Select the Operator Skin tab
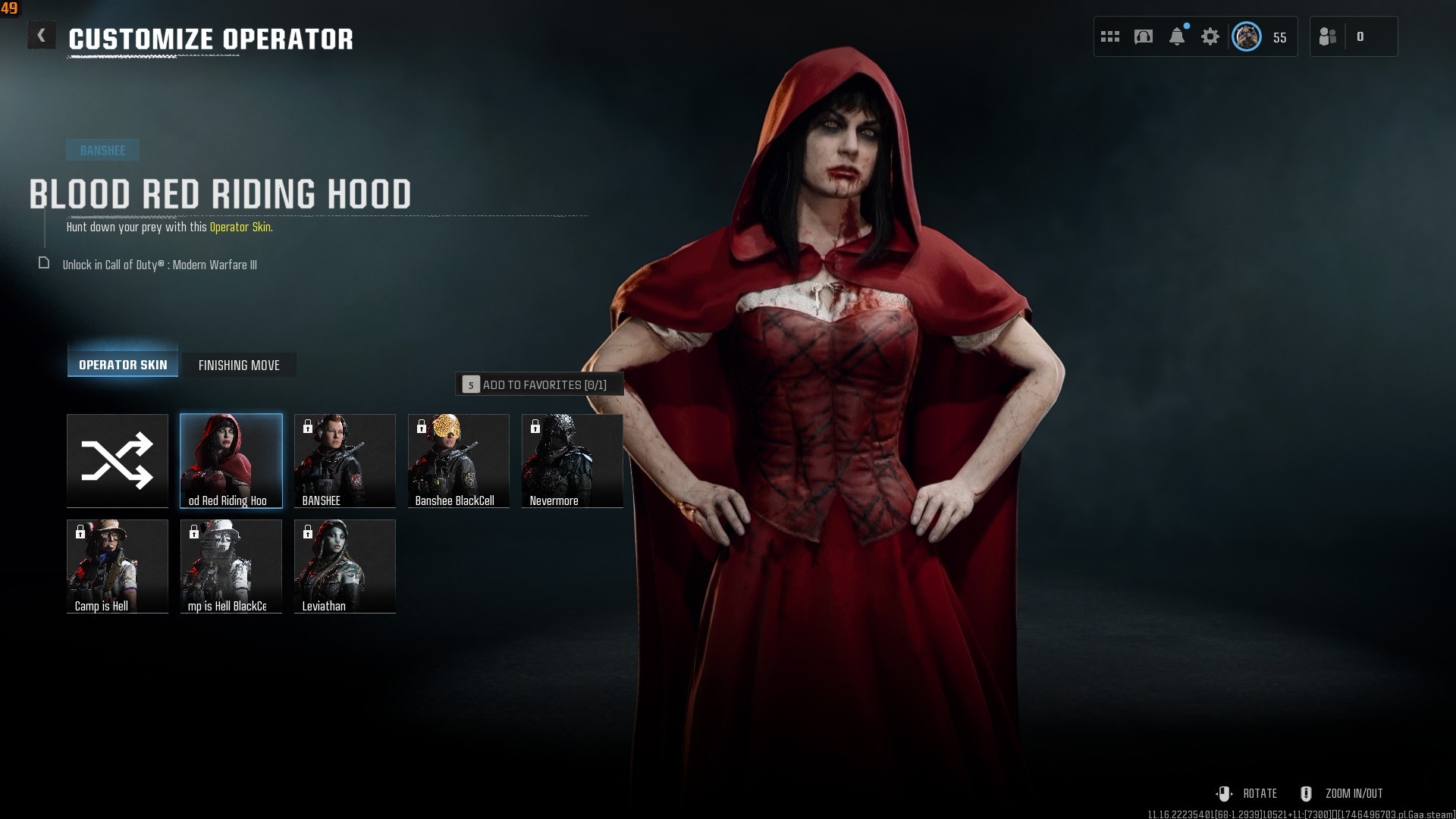The height and width of the screenshot is (819, 1456). [x=123, y=365]
